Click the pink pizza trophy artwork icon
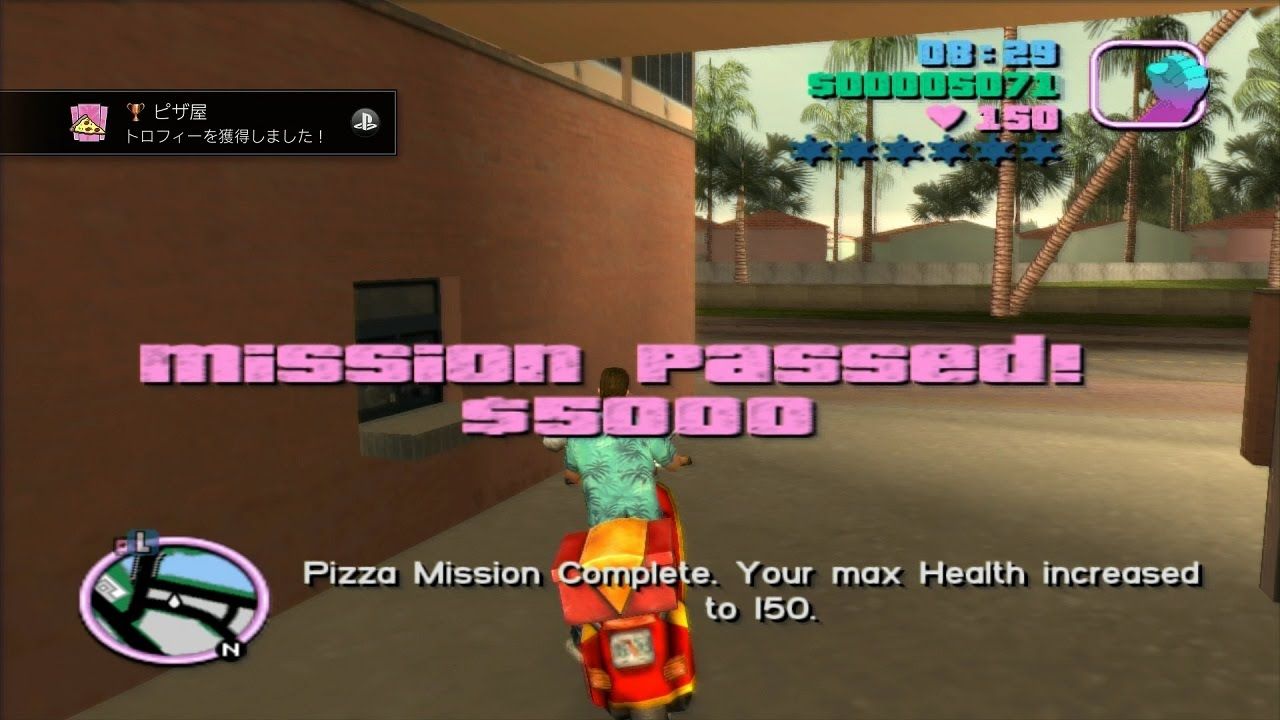Viewport: 1280px width, 720px height. [x=88, y=122]
